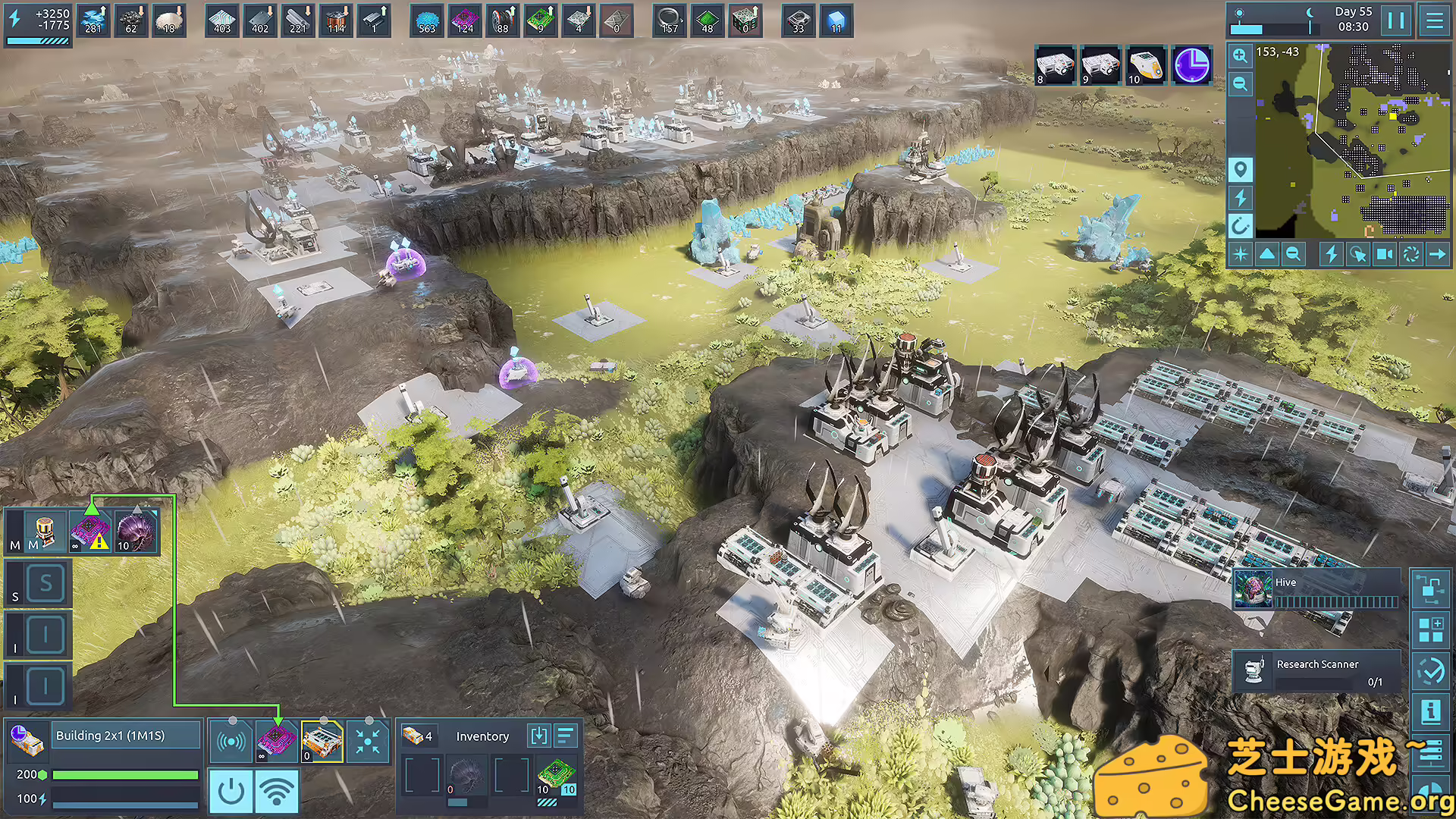Click the compass star icon under the minimap
This screenshot has height=819, width=1456.
point(1241,254)
